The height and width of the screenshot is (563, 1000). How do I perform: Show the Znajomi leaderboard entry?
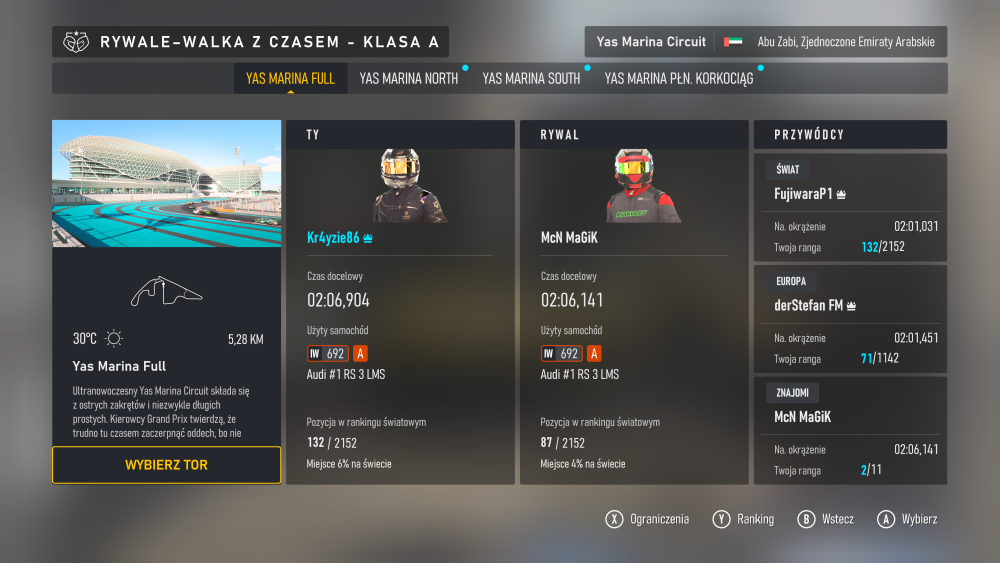850,430
